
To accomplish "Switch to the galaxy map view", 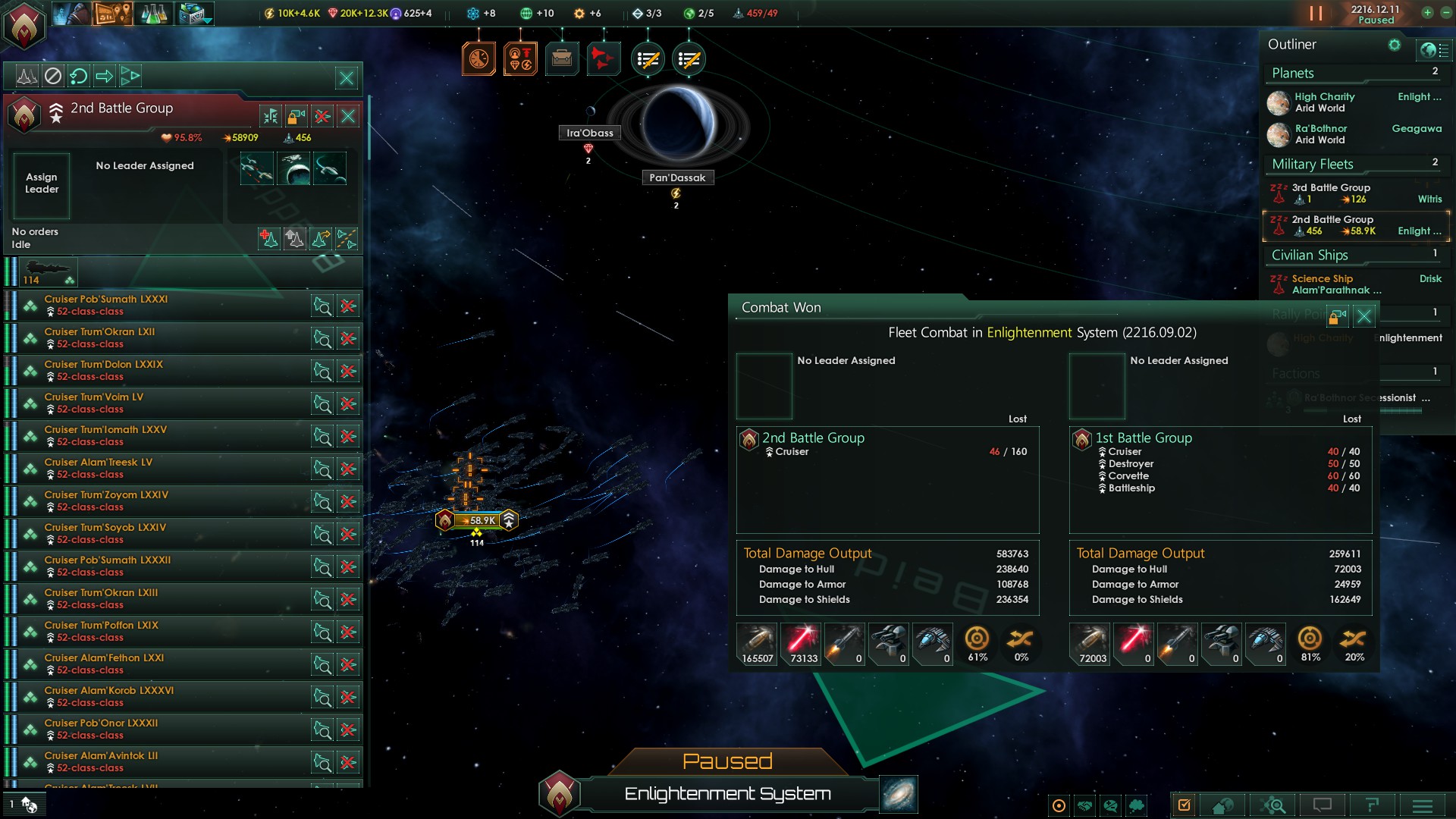I will [899, 794].
